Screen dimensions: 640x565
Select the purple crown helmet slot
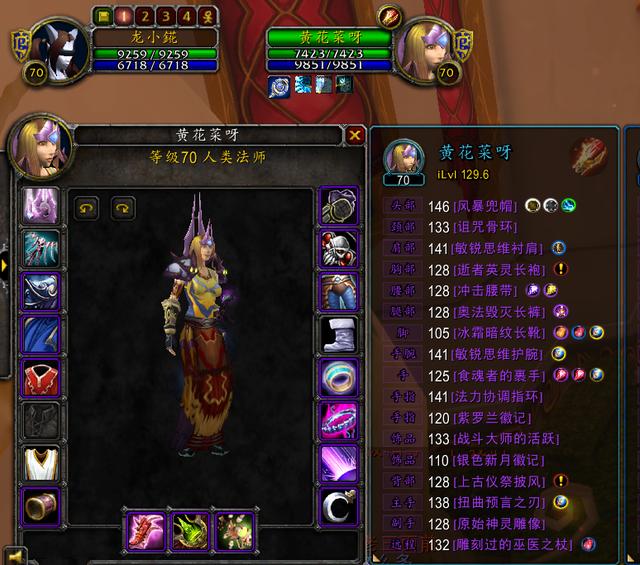(x=42, y=206)
